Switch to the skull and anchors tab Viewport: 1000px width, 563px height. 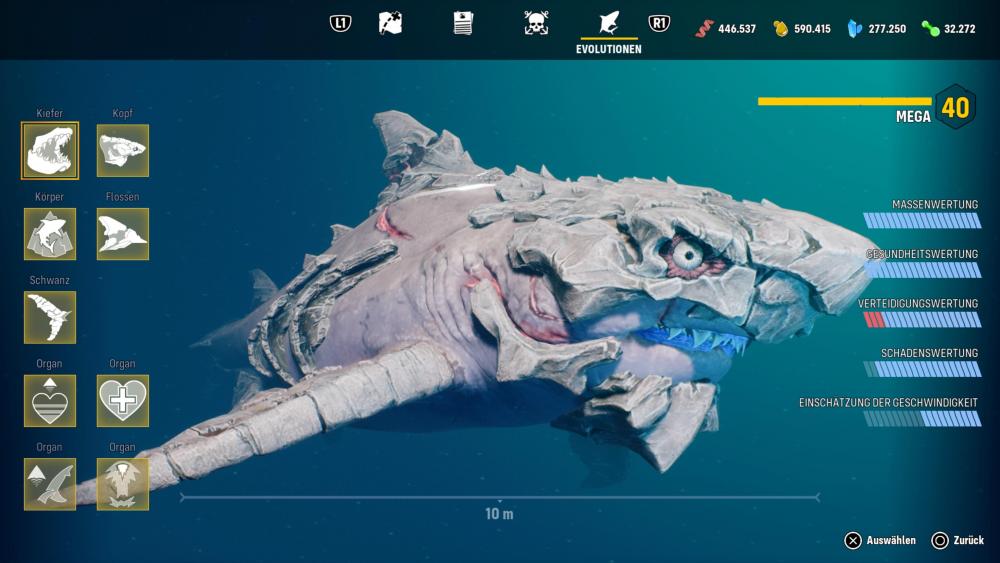click(x=536, y=23)
